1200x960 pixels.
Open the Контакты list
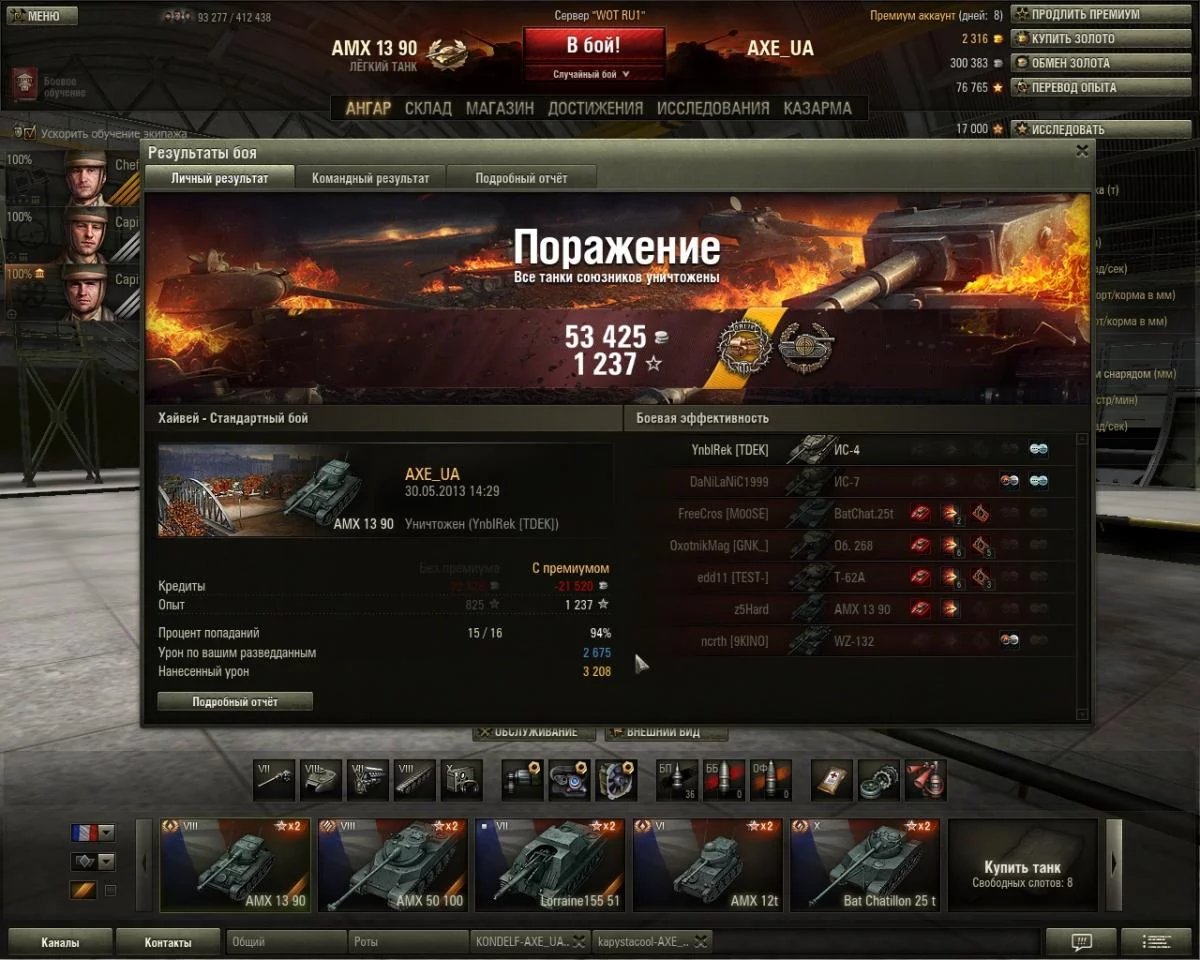(x=168, y=942)
